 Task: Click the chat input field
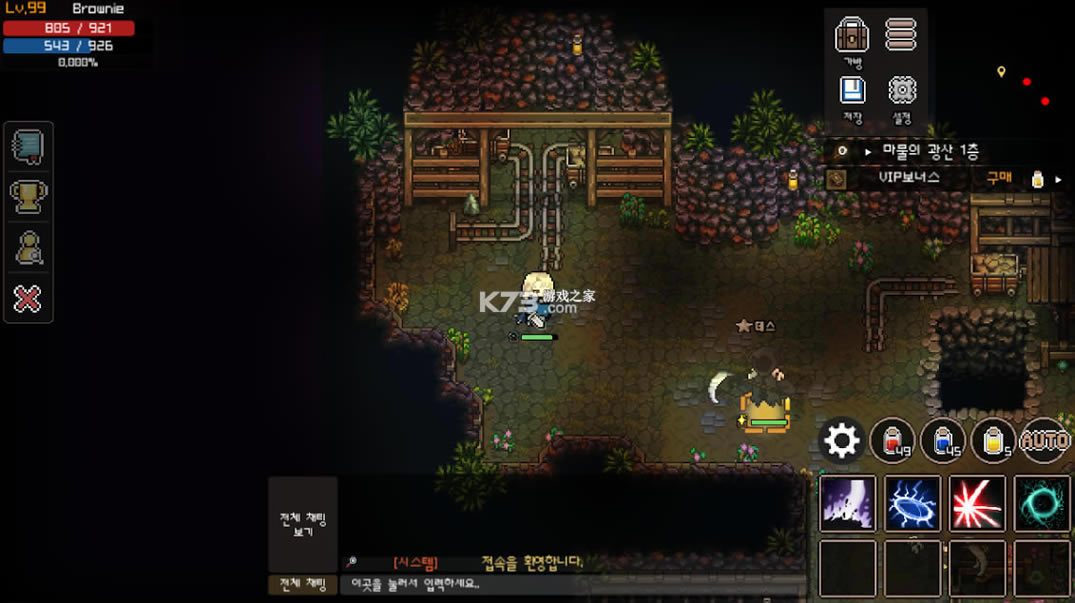(570, 584)
